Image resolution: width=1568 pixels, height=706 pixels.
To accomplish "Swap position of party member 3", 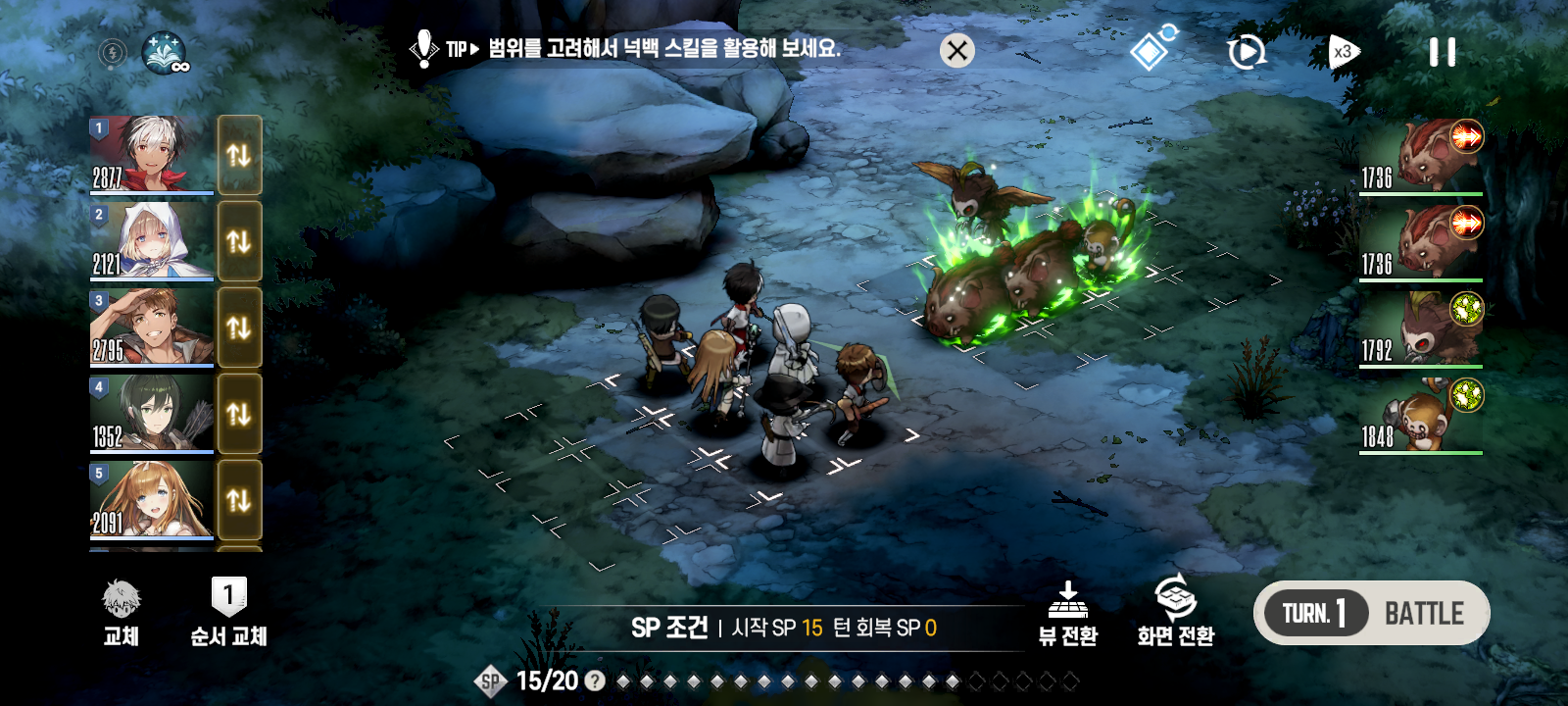I will click(239, 327).
